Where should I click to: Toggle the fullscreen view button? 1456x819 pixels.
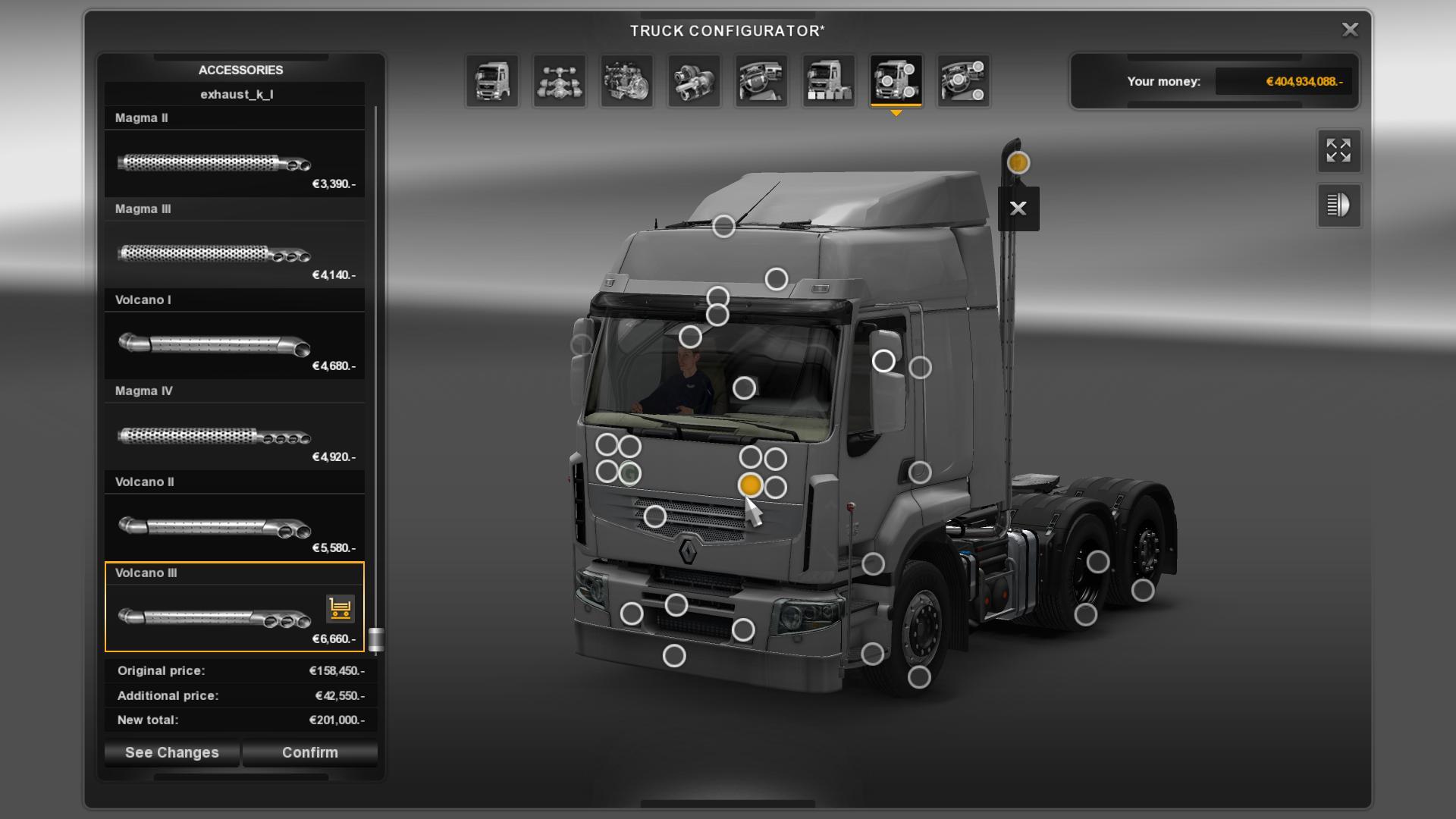[1338, 151]
